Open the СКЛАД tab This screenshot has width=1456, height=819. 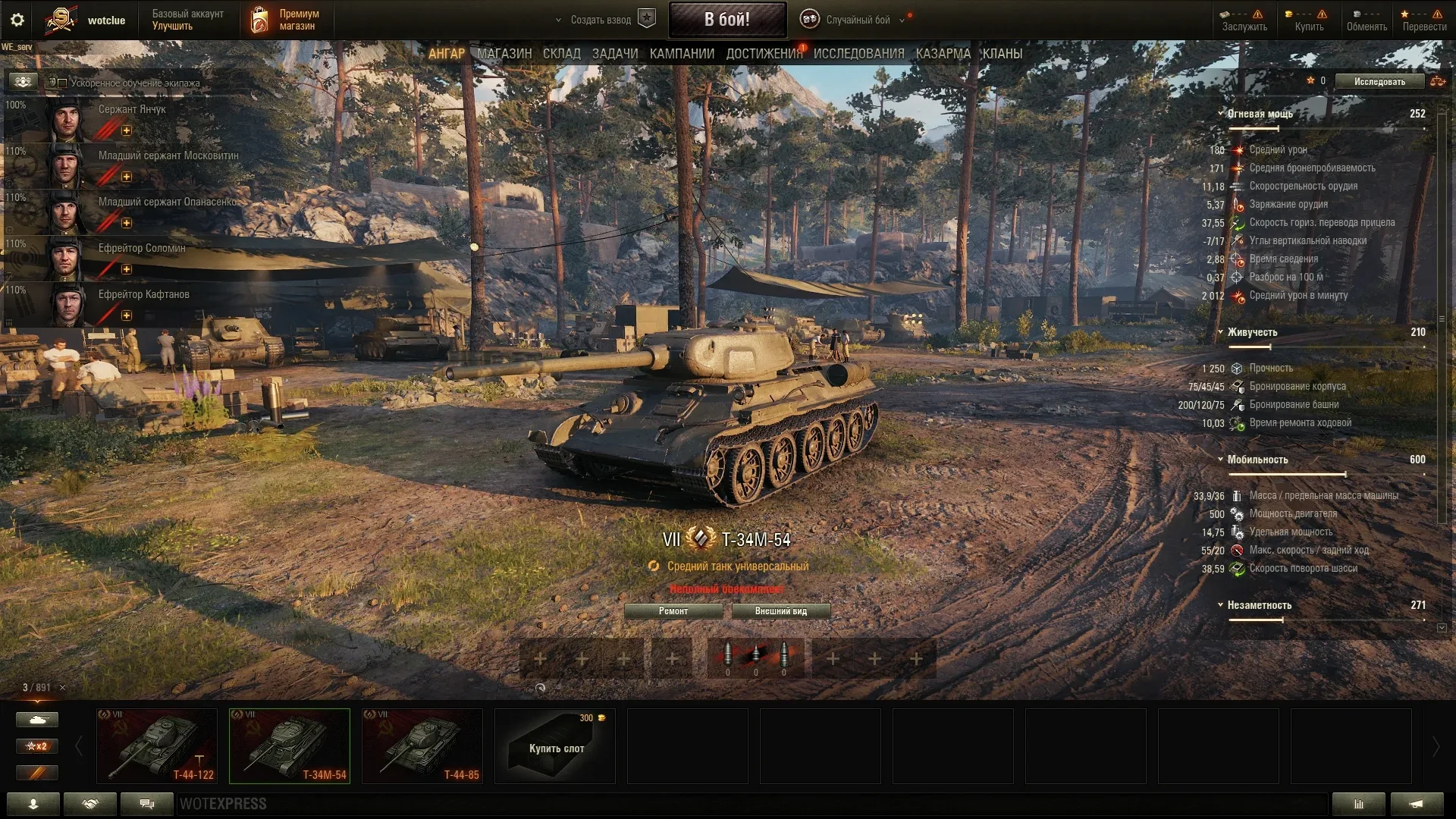561,54
